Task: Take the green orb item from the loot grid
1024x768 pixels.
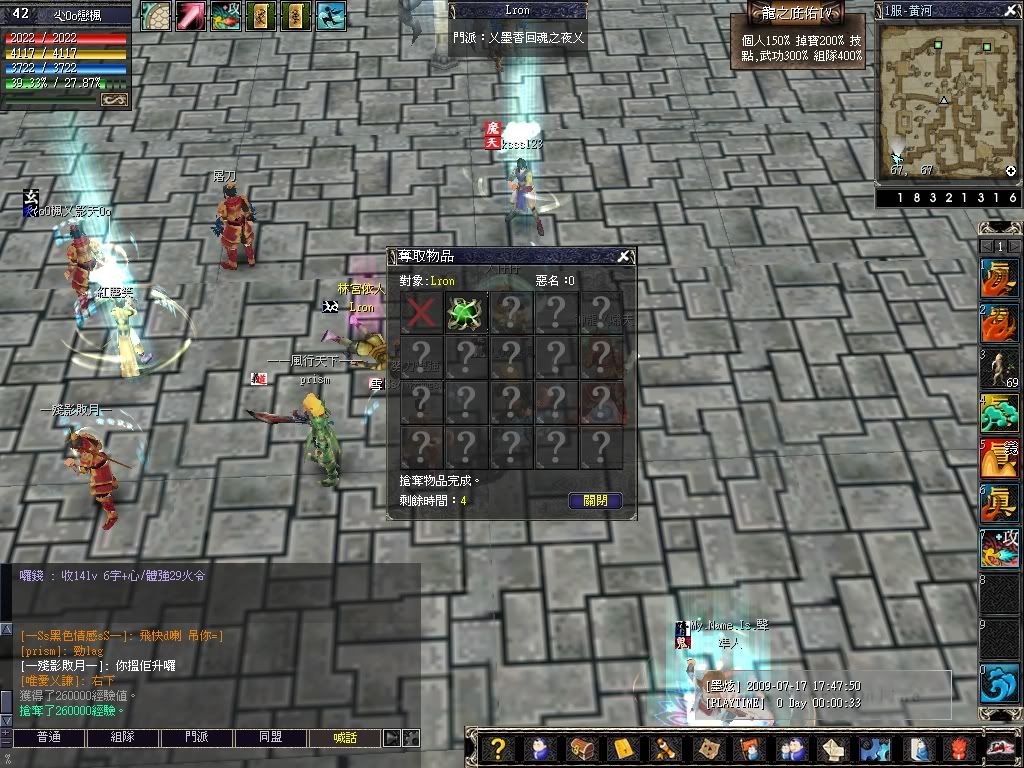Action: click(465, 312)
